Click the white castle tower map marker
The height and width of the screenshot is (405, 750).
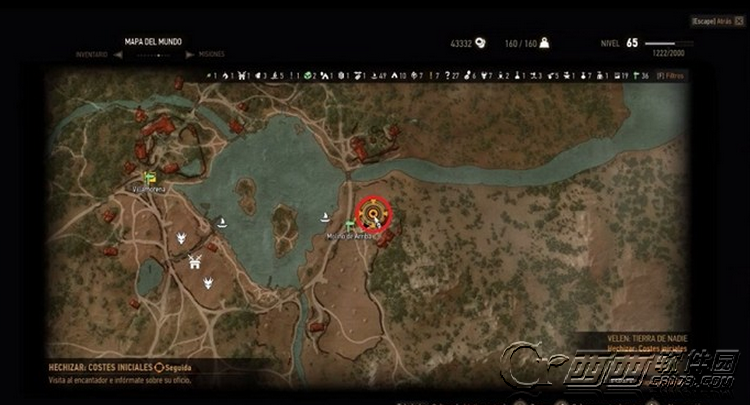(196, 263)
